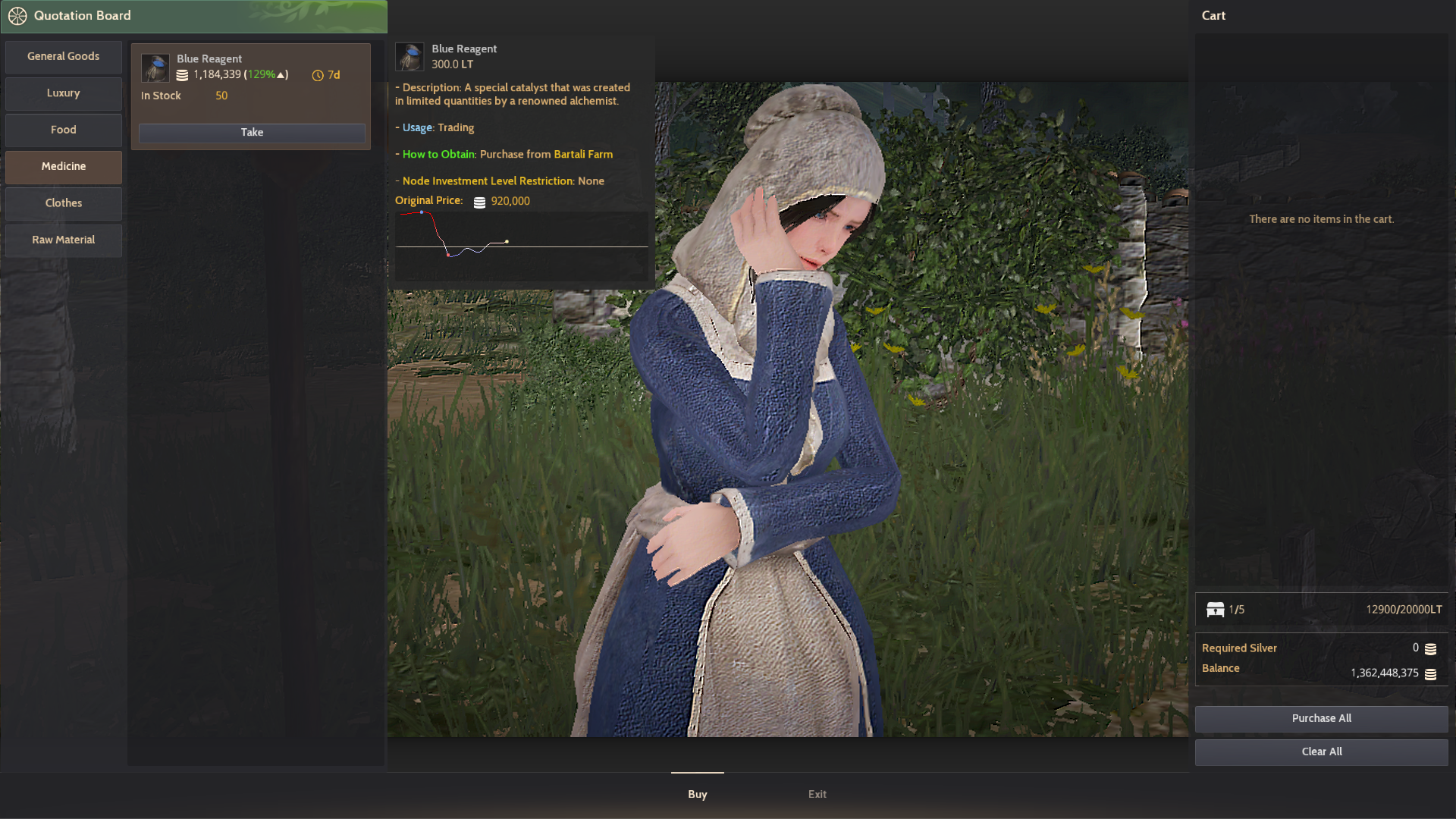Screen dimensions: 1456x819
Task: Switch to the Luxury category
Action: click(63, 93)
